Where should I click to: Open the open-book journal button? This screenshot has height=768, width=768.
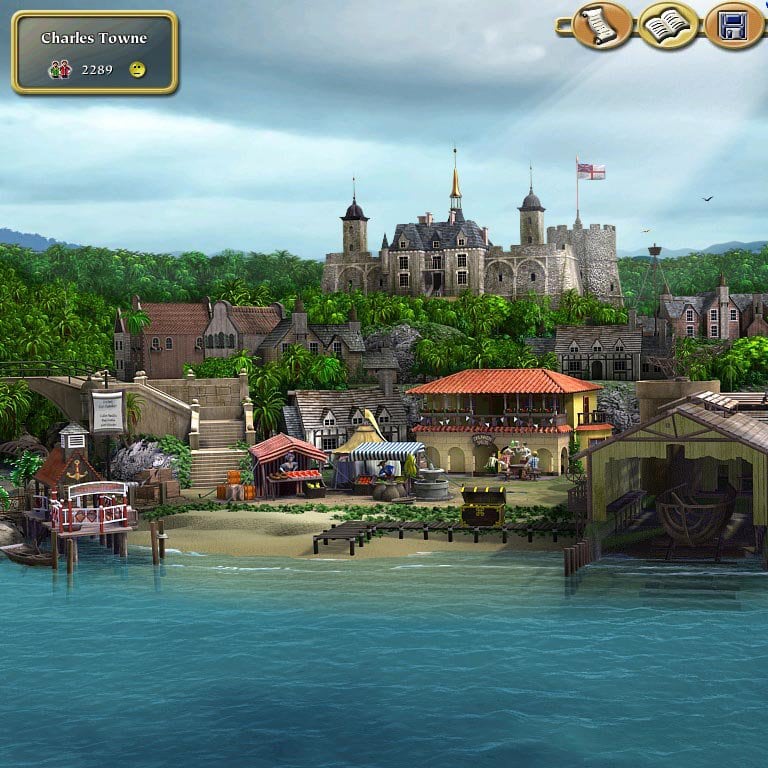(668, 26)
